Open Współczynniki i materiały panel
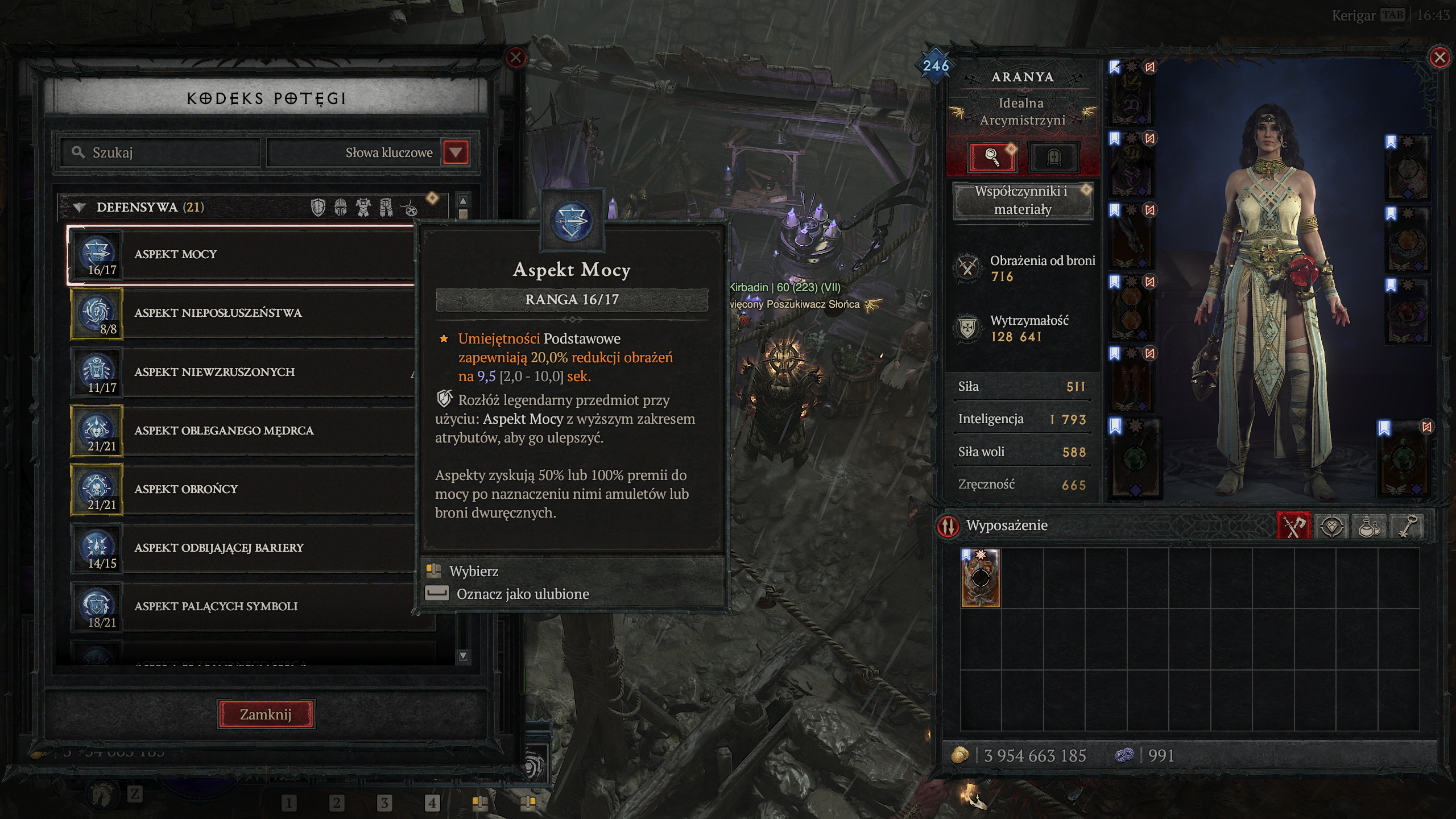The width and height of the screenshot is (1456, 819). click(x=1022, y=200)
